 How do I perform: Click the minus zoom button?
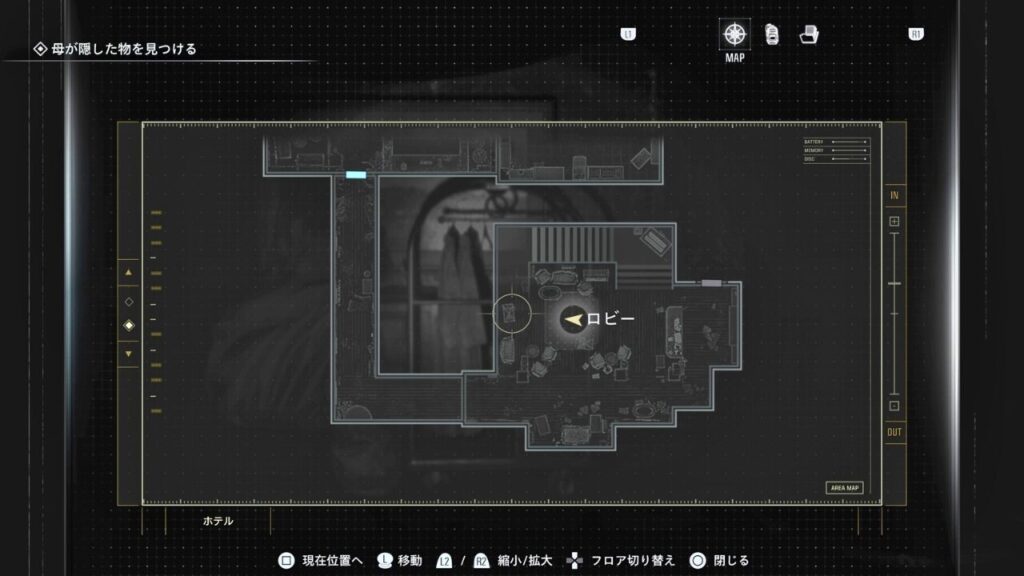coord(894,406)
